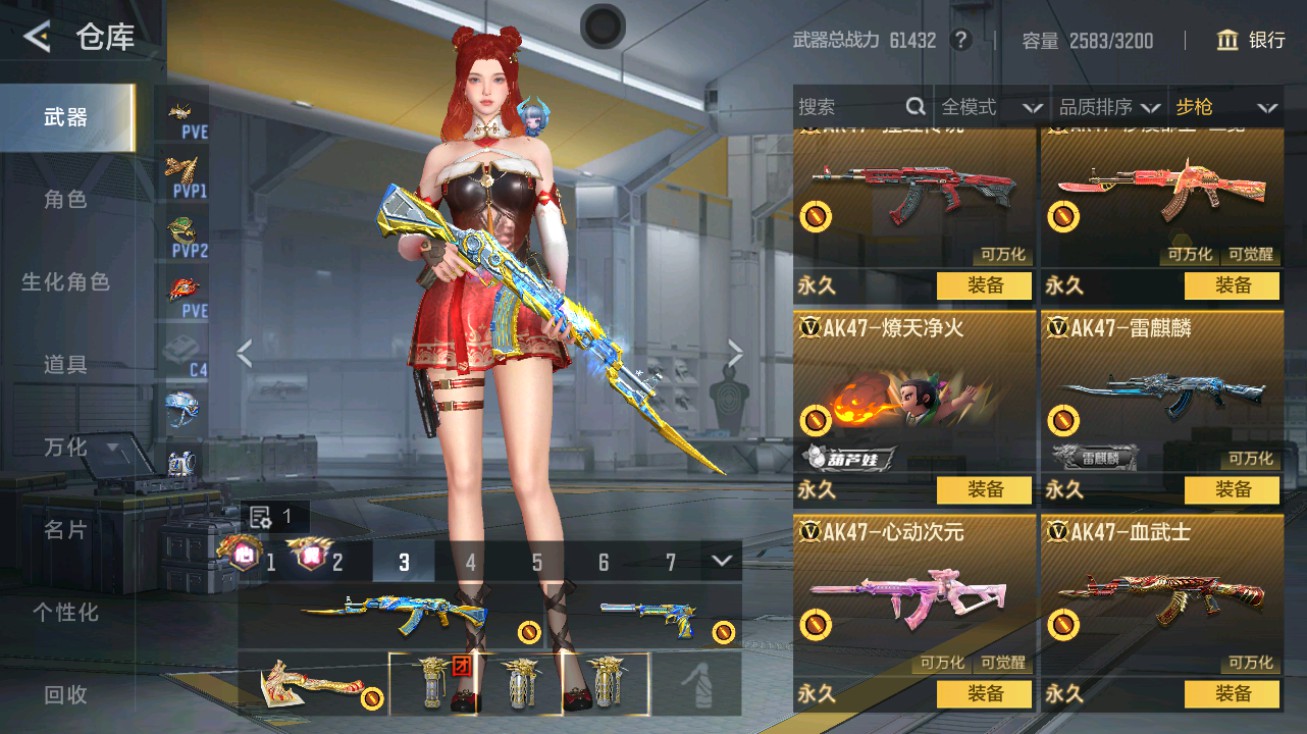
Task: Open the loadout notes icon showing 1
Action: click(x=261, y=517)
